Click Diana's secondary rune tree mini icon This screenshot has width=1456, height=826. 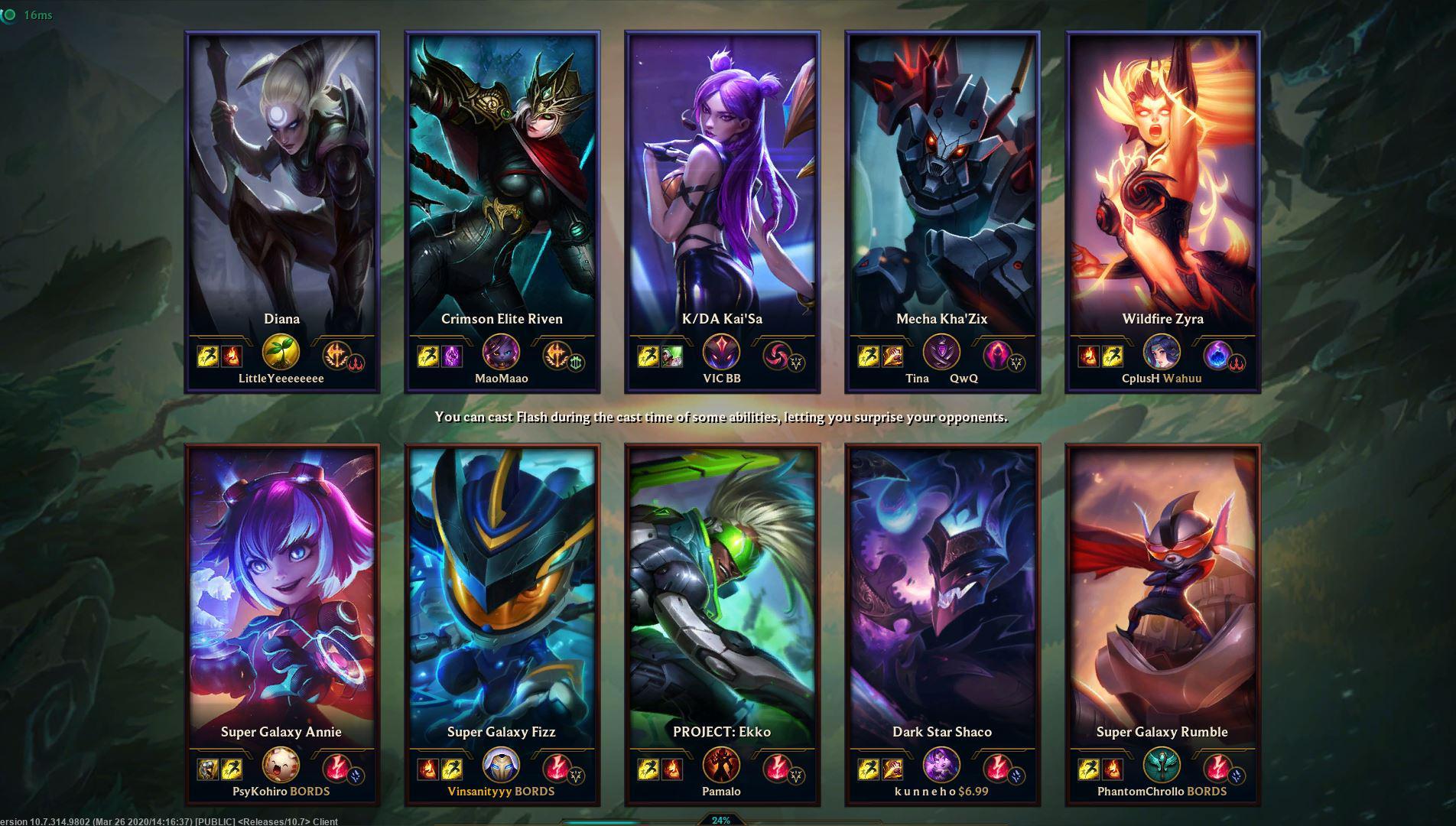click(356, 364)
